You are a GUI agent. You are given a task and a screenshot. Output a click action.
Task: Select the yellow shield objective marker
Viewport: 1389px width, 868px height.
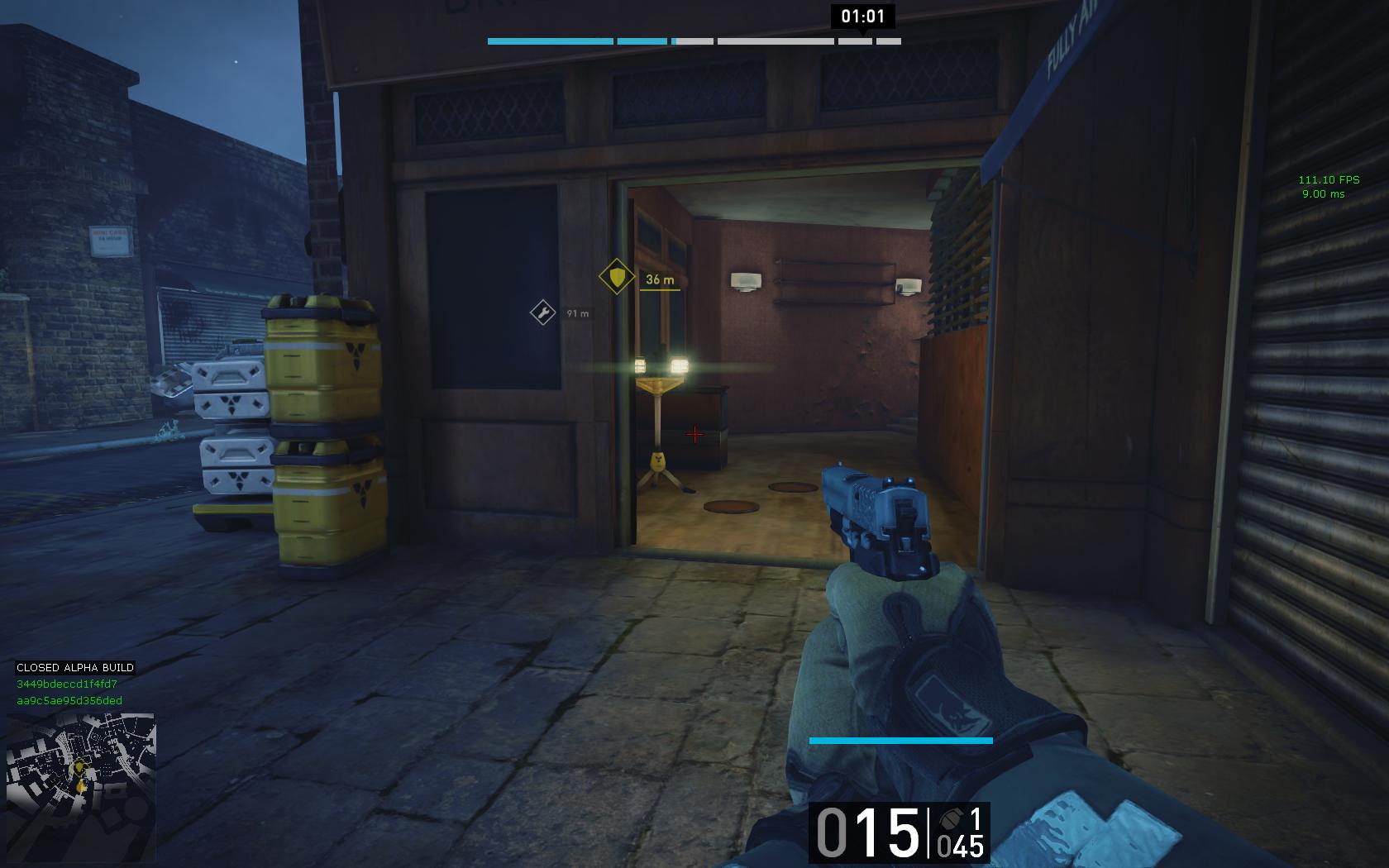[617, 277]
